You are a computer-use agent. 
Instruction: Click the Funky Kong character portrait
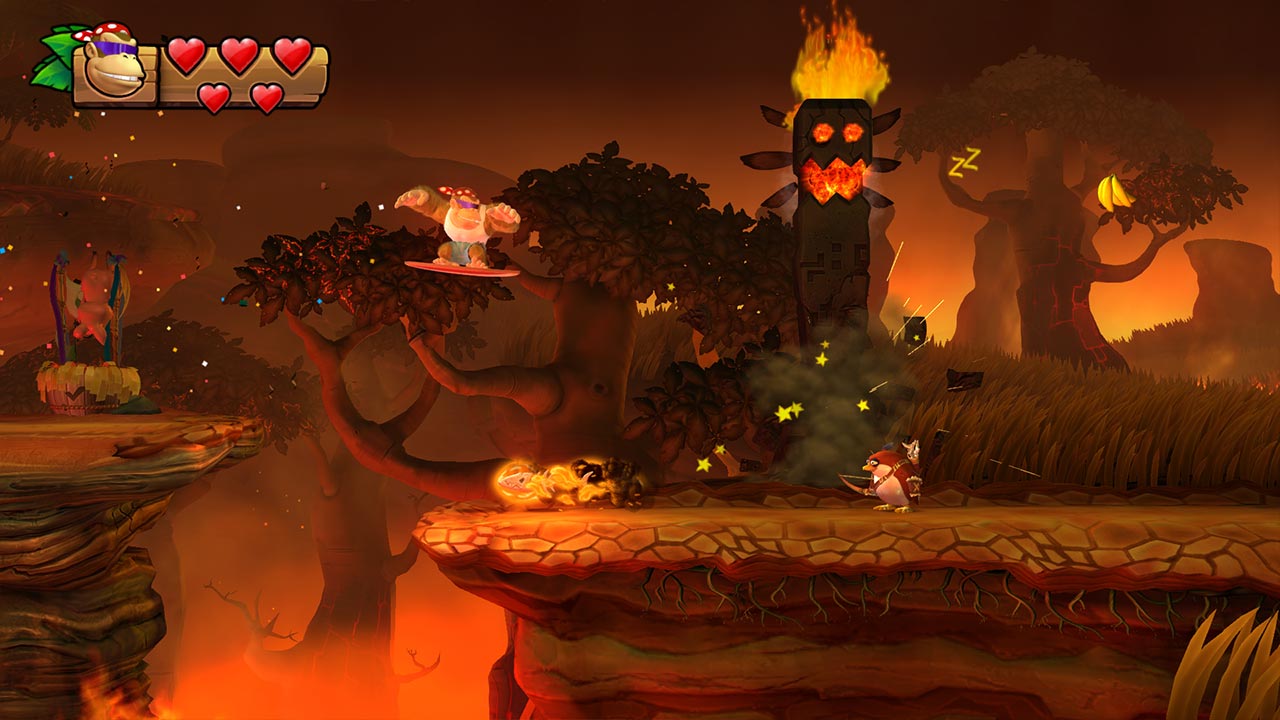coord(113,70)
